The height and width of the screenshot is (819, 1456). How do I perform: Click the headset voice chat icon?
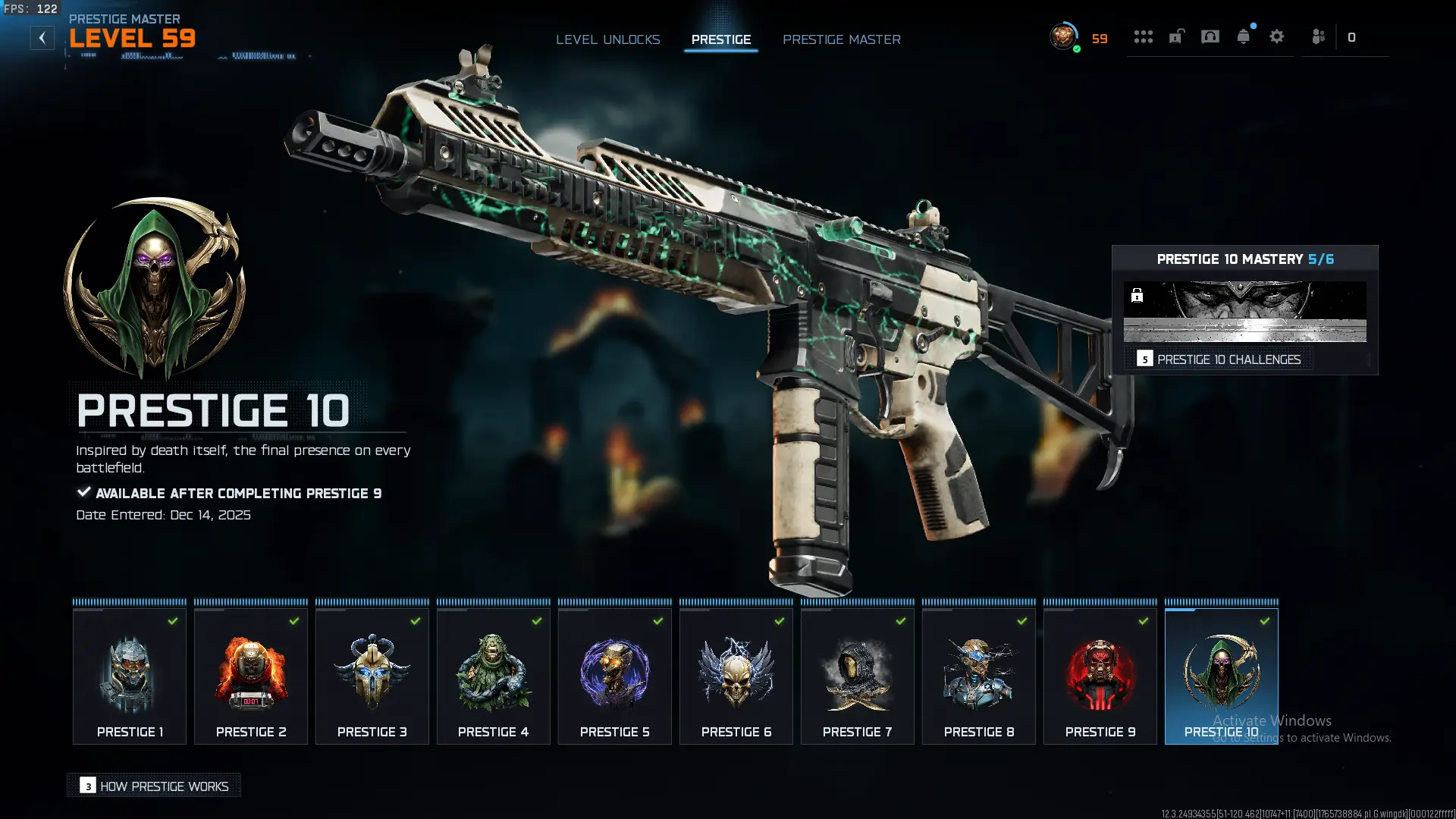1209,36
